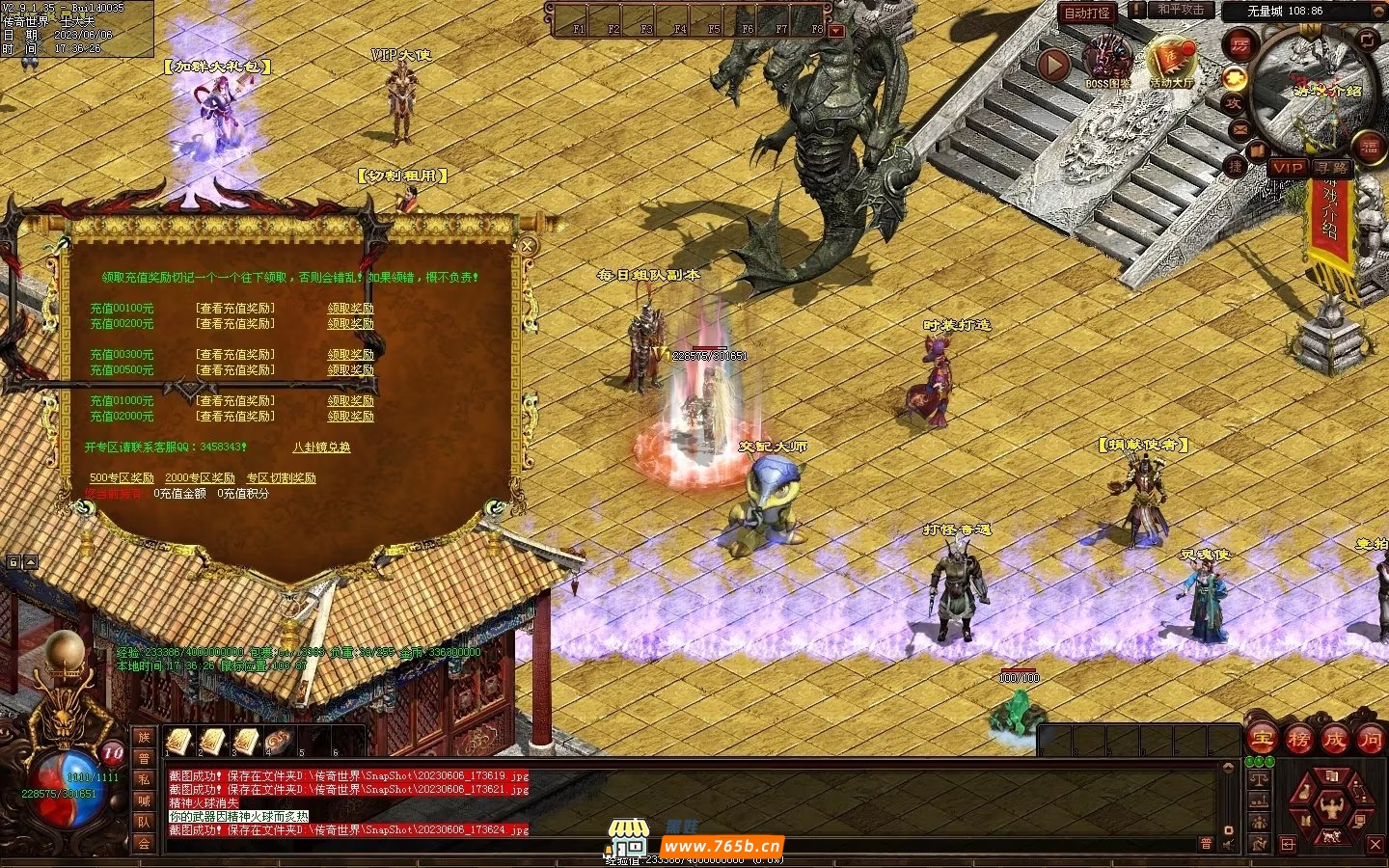Open the 活动大厅 event hall
Screen dimensions: 1389x868
click(x=1171, y=62)
